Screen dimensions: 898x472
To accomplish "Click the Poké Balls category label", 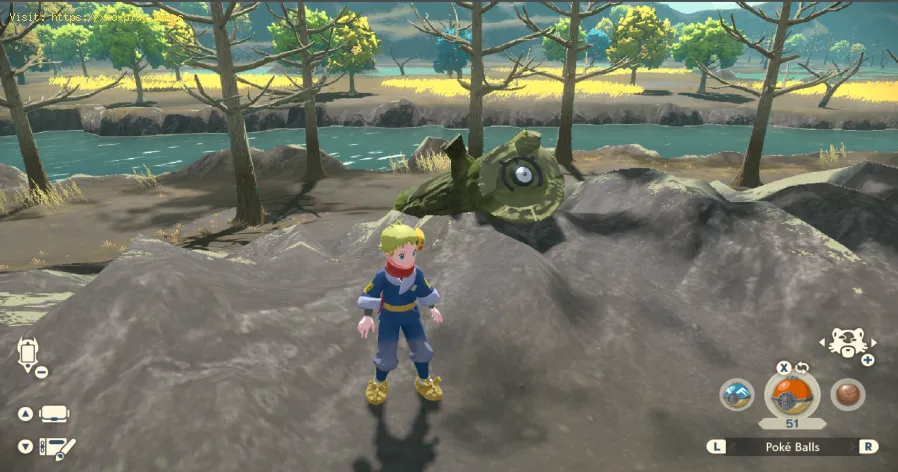I will tap(793, 446).
